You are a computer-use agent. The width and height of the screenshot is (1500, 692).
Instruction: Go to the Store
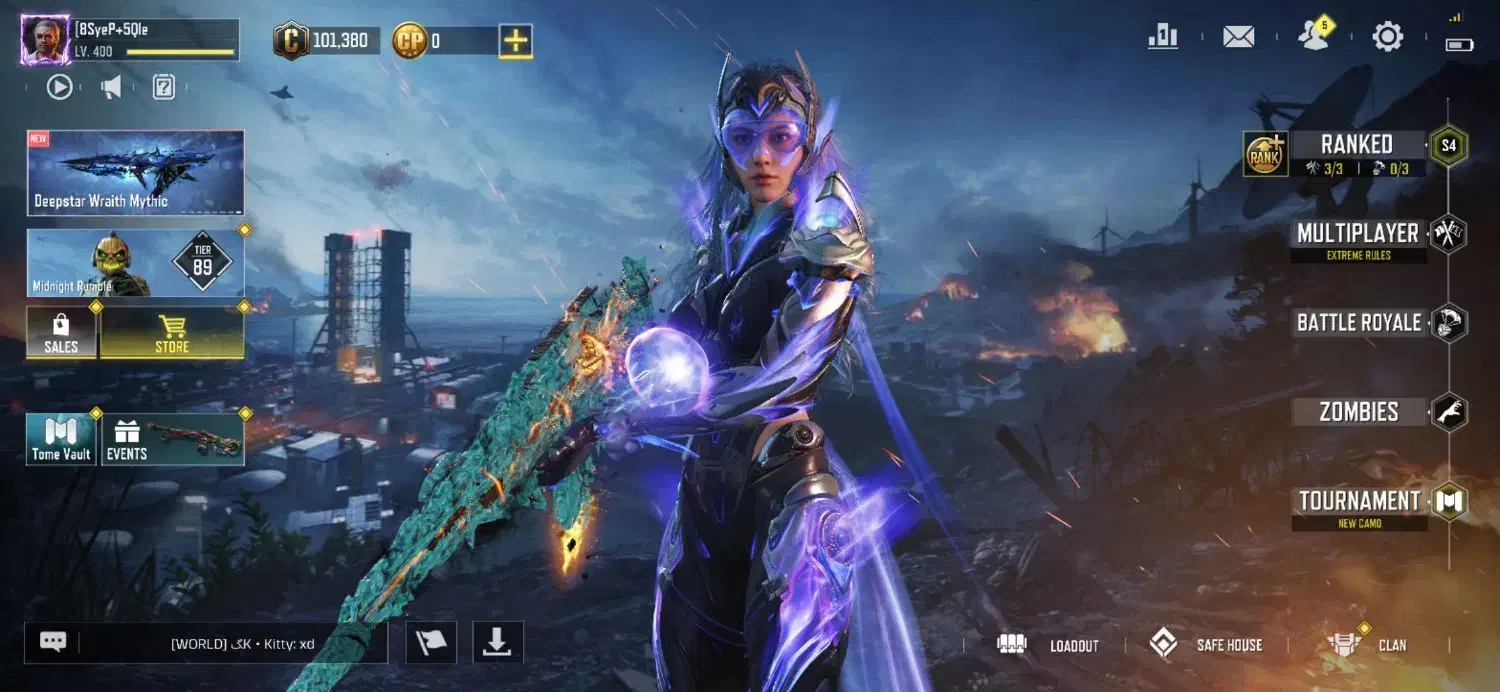click(x=172, y=333)
